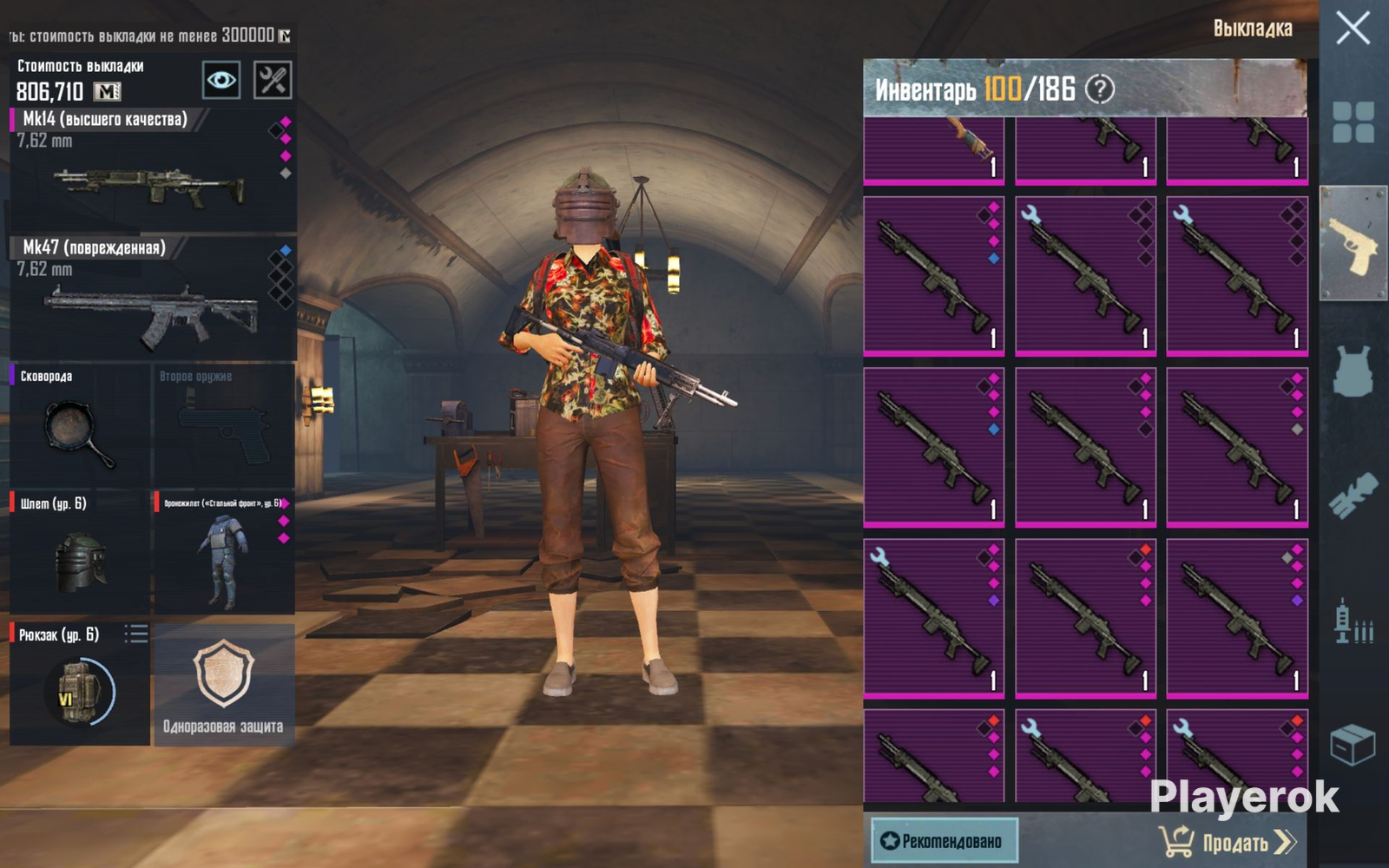
Task: Show all items via grid tab
Action: (1353, 122)
